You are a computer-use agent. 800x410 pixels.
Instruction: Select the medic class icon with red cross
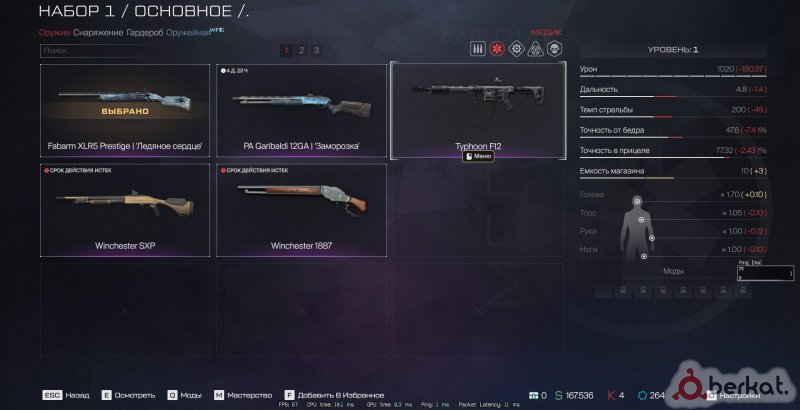(x=497, y=48)
